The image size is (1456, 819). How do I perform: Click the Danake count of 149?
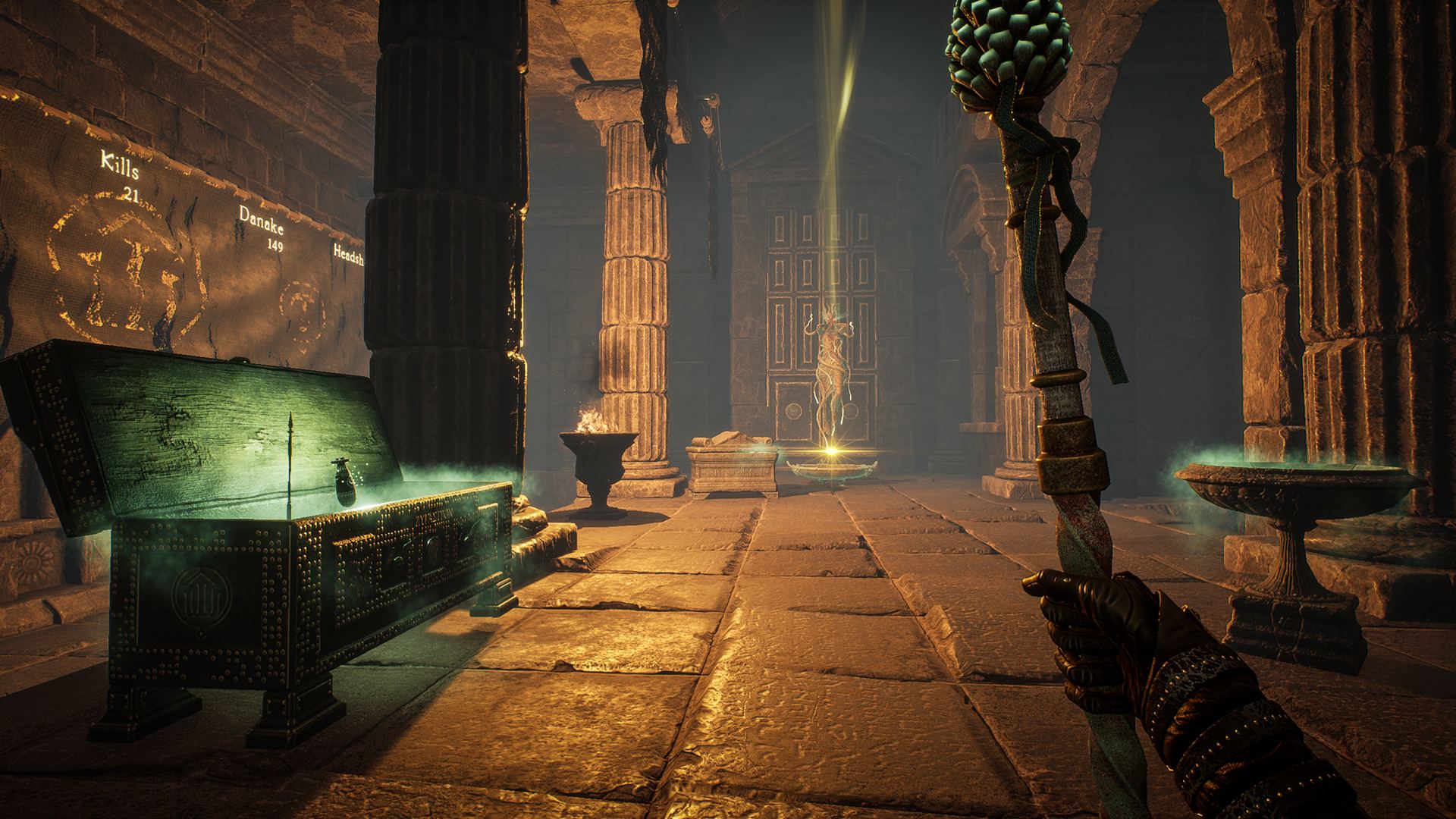pyautogui.click(x=275, y=246)
